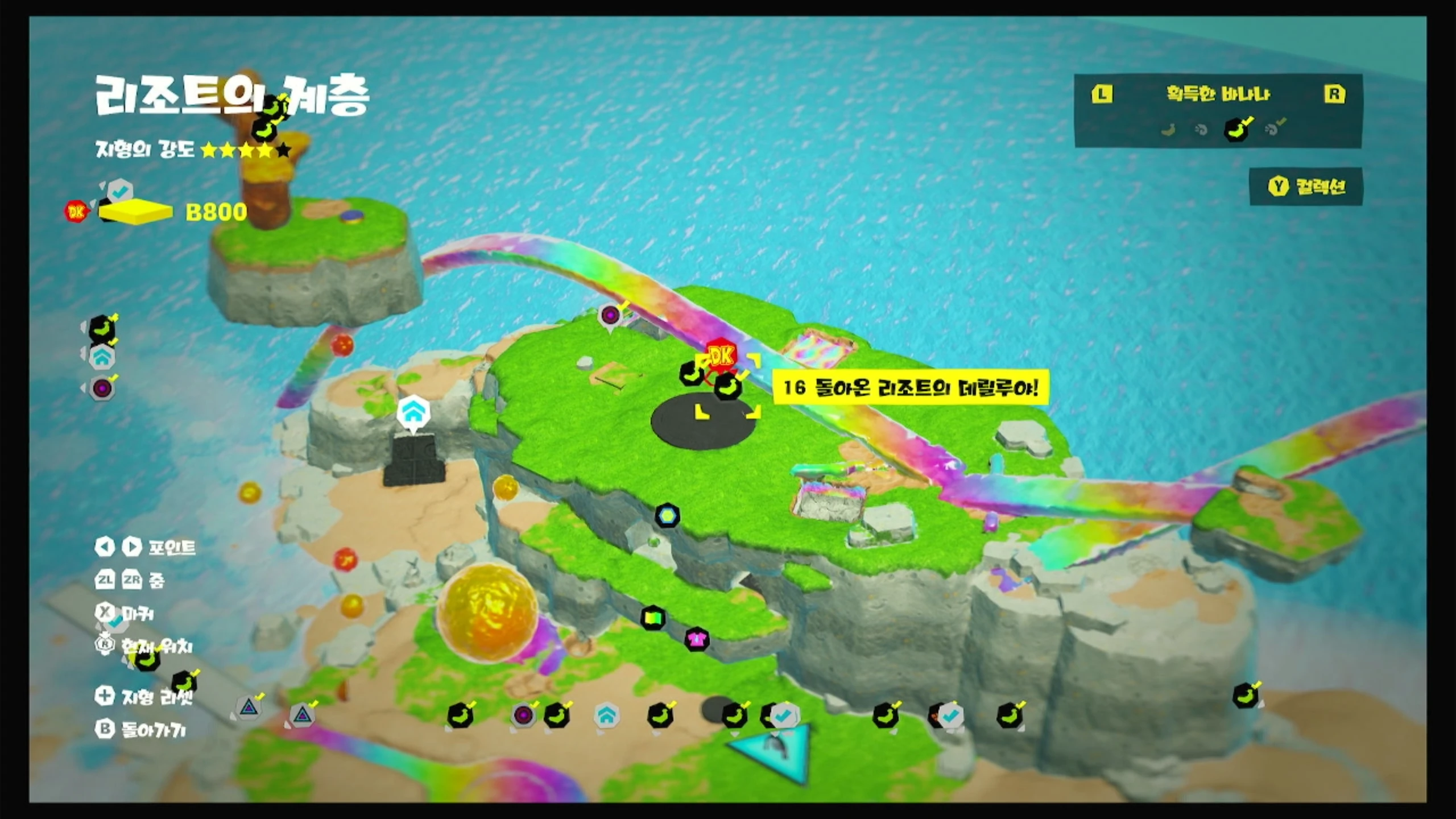Open the highlighted banana label 돌아온 리조트의 데릴루야

pyautogui.click(x=910, y=388)
